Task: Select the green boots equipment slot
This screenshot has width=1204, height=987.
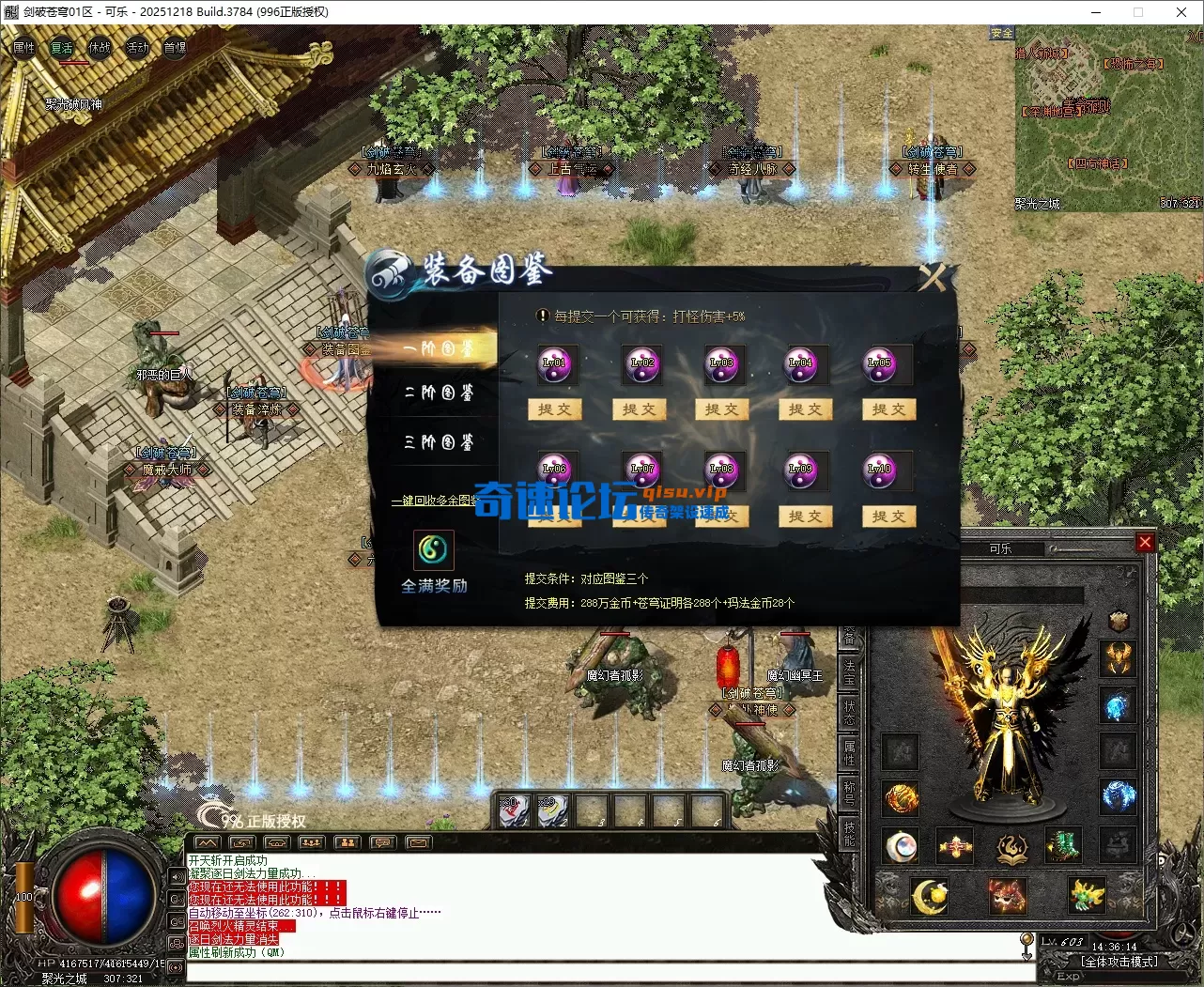Action: click(1062, 845)
